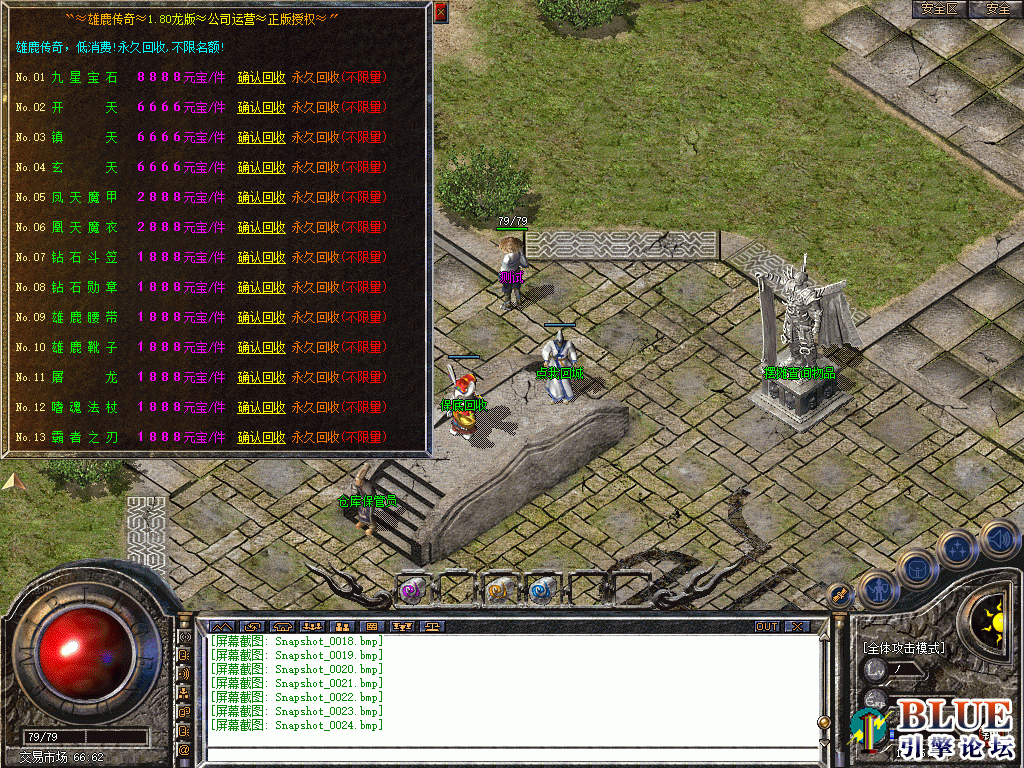Image resolution: width=1024 pixels, height=768 pixels.
Task: Select 确认回收 for No.11 屠龙
Action: (261, 377)
